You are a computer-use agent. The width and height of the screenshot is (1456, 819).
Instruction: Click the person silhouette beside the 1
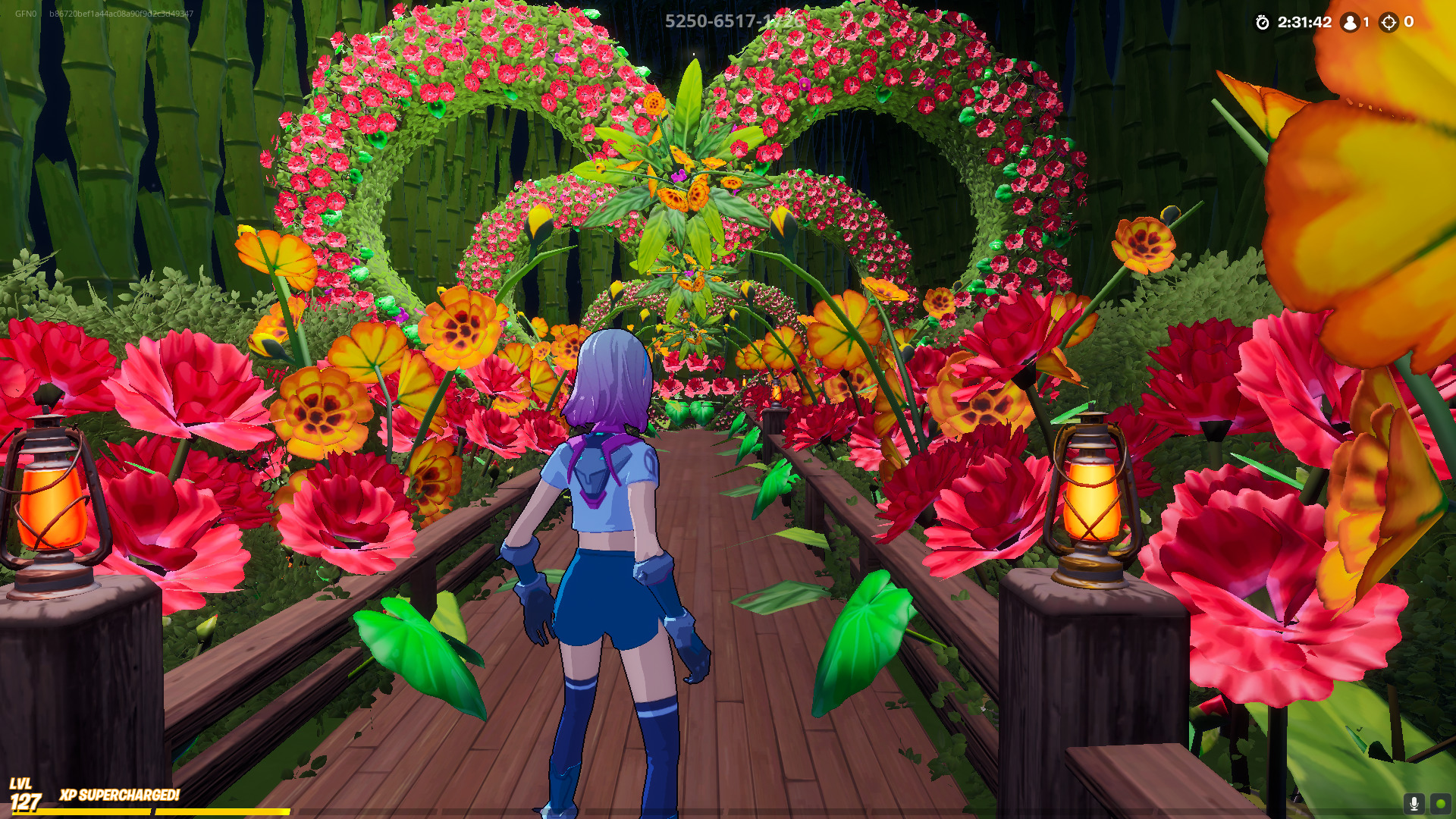click(1349, 23)
